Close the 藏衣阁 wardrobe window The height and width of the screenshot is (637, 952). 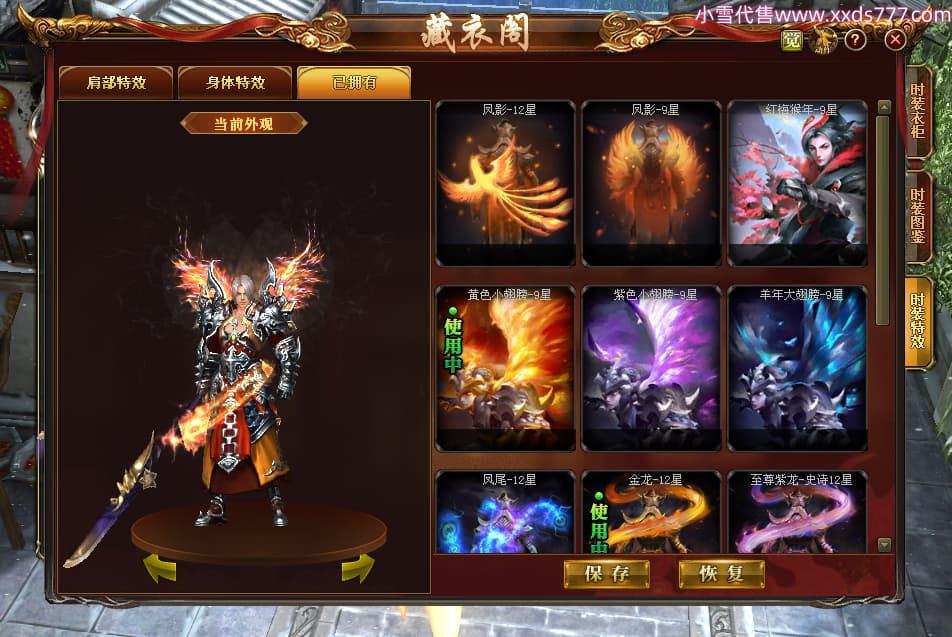click(x=895, y=40)
